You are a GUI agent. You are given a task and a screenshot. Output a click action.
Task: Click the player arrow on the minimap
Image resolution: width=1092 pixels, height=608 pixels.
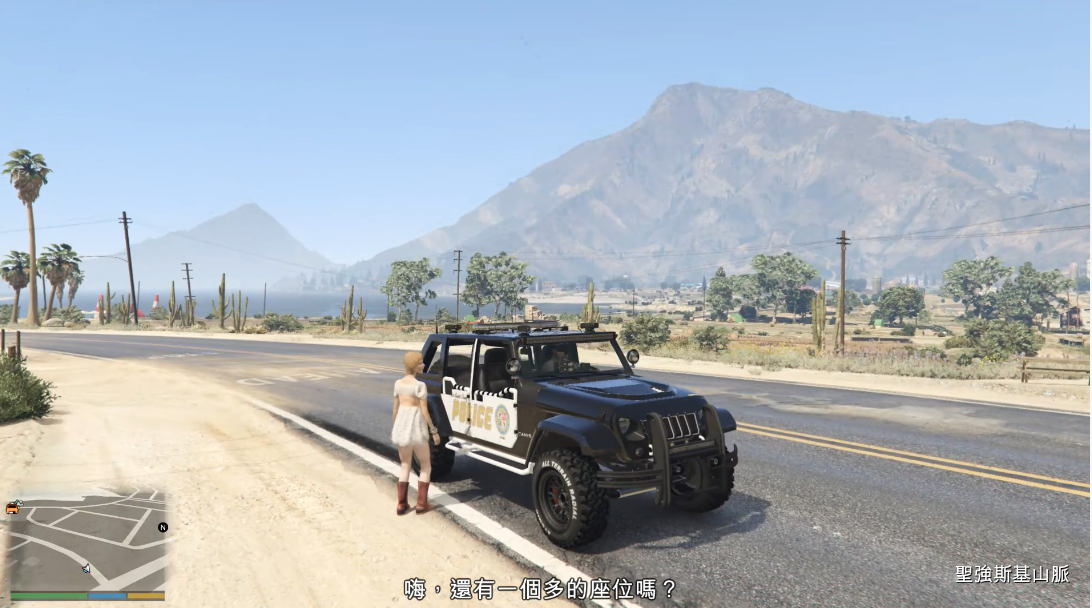point(86,568)
